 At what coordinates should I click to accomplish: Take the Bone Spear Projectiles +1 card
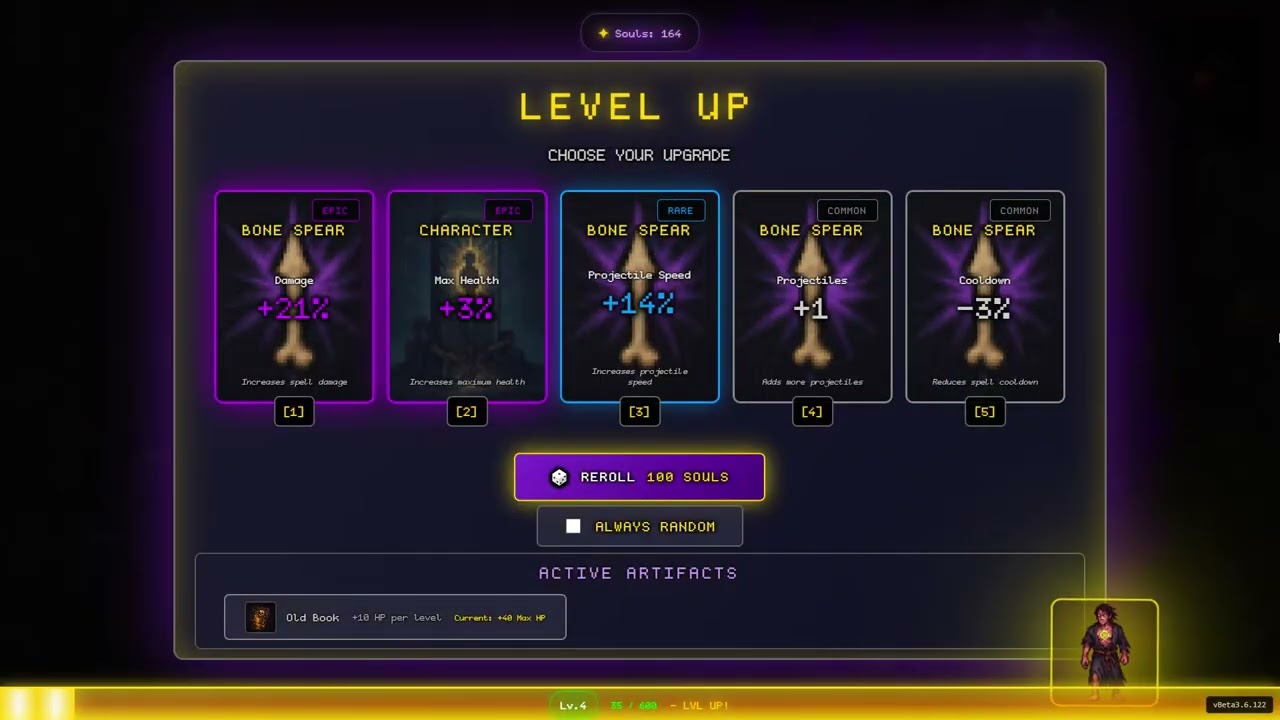pos(812,297)
